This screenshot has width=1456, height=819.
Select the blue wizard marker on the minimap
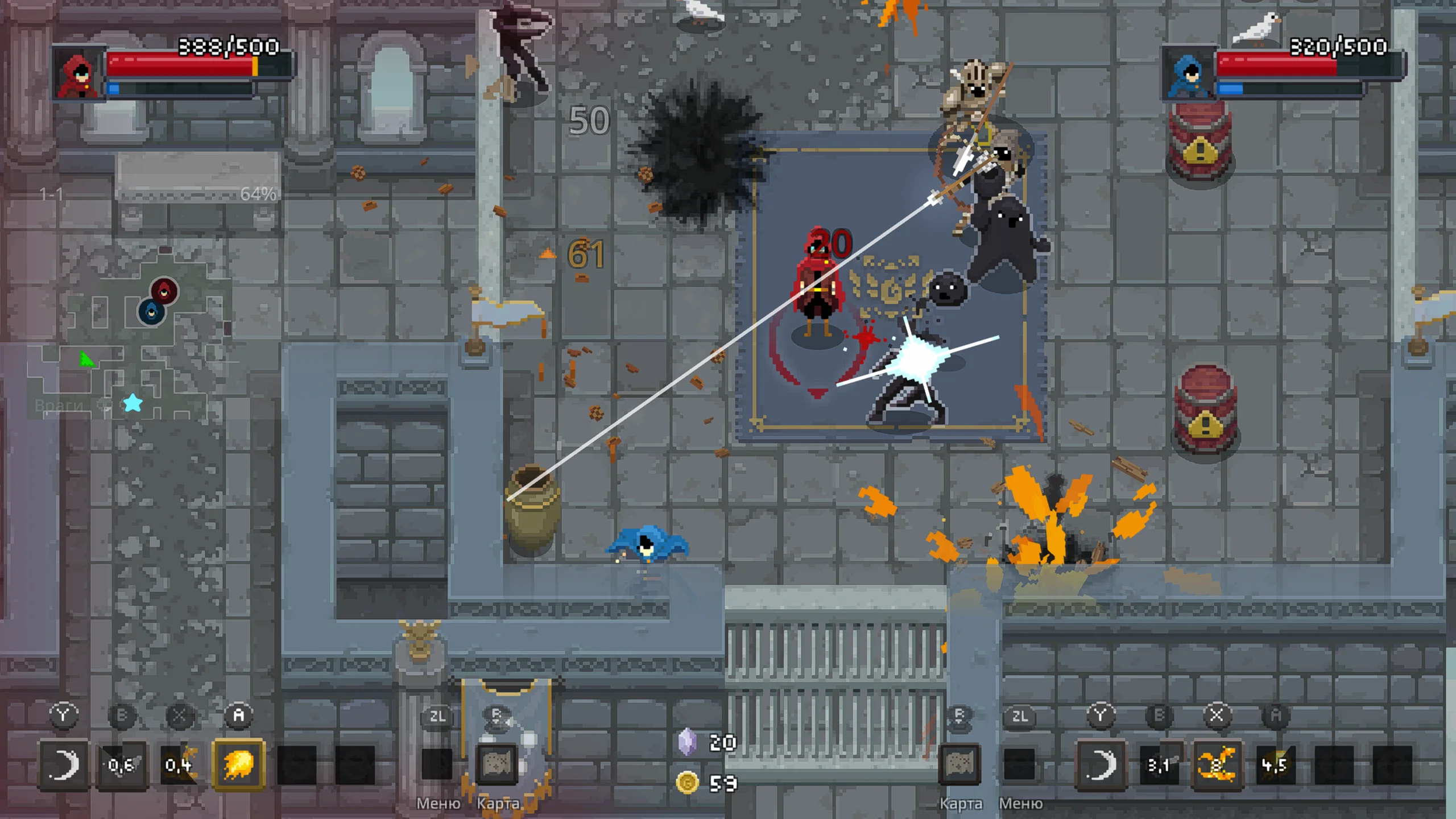[x=151, y=312]
